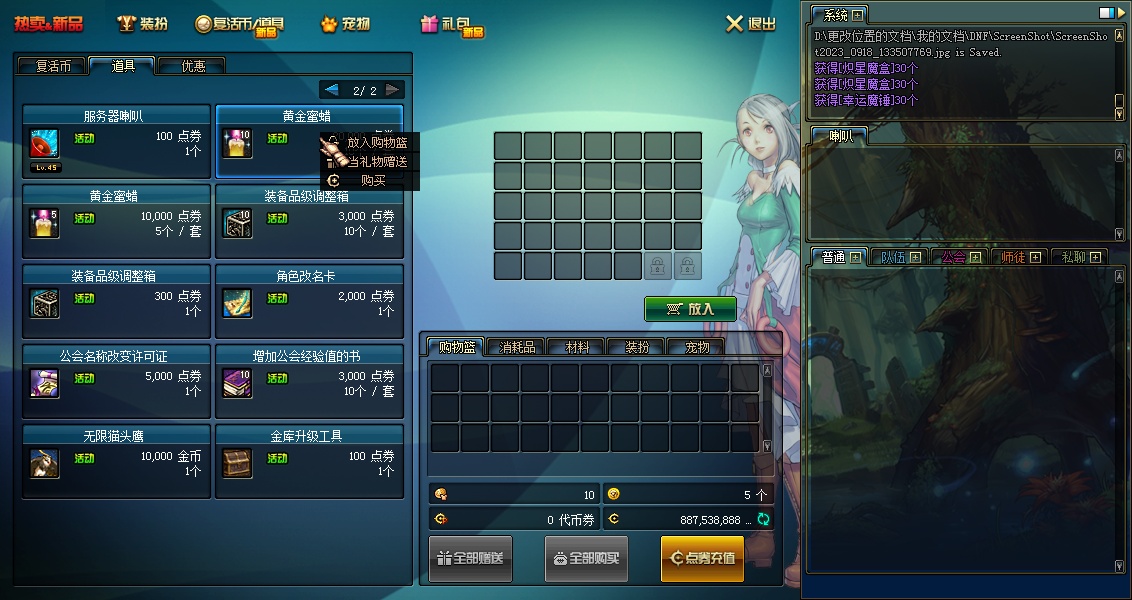
Task: Go to previous page of items
Action: 332,90
